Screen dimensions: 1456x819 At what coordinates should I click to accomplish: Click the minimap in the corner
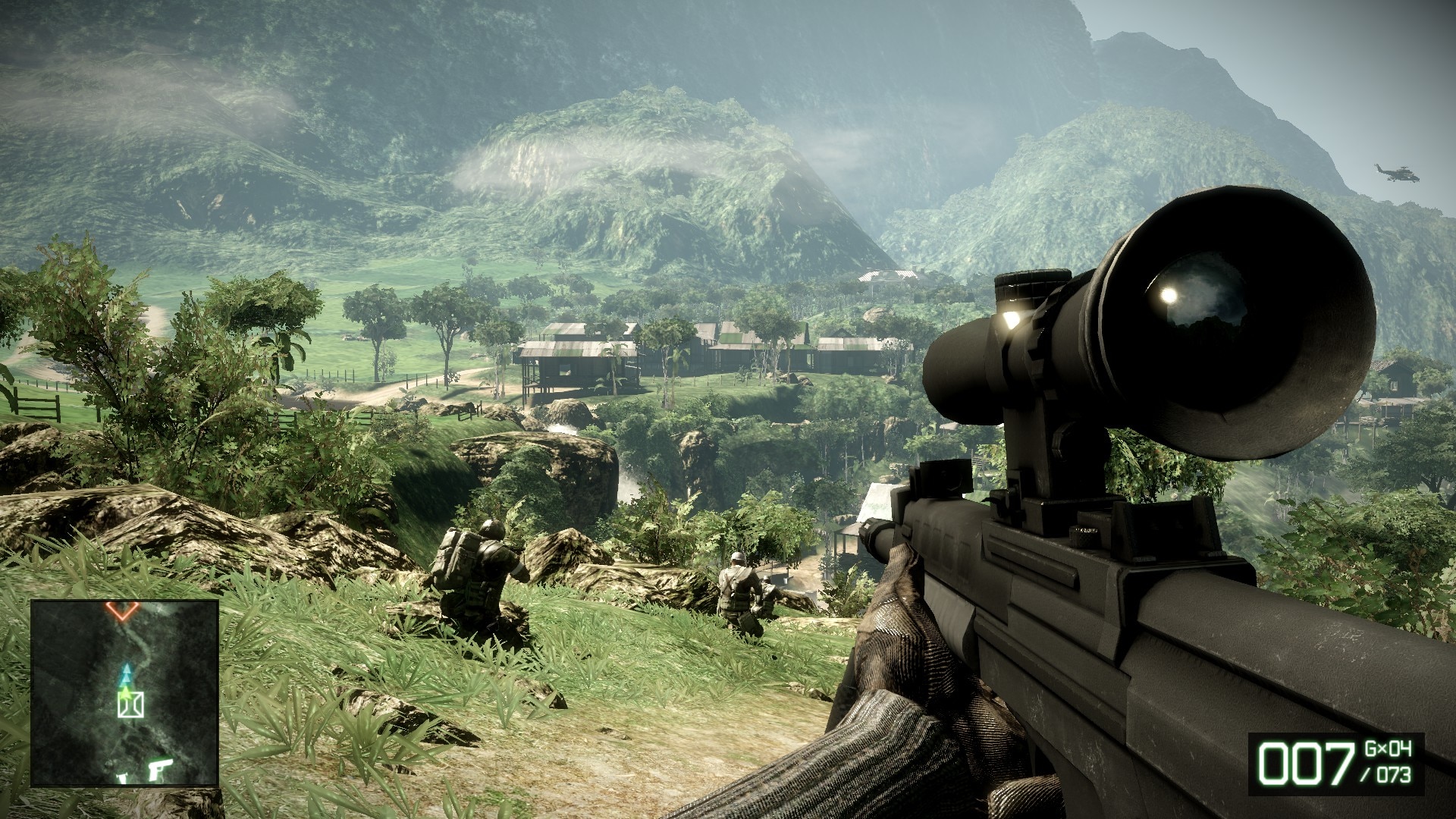tap(124, 693)
